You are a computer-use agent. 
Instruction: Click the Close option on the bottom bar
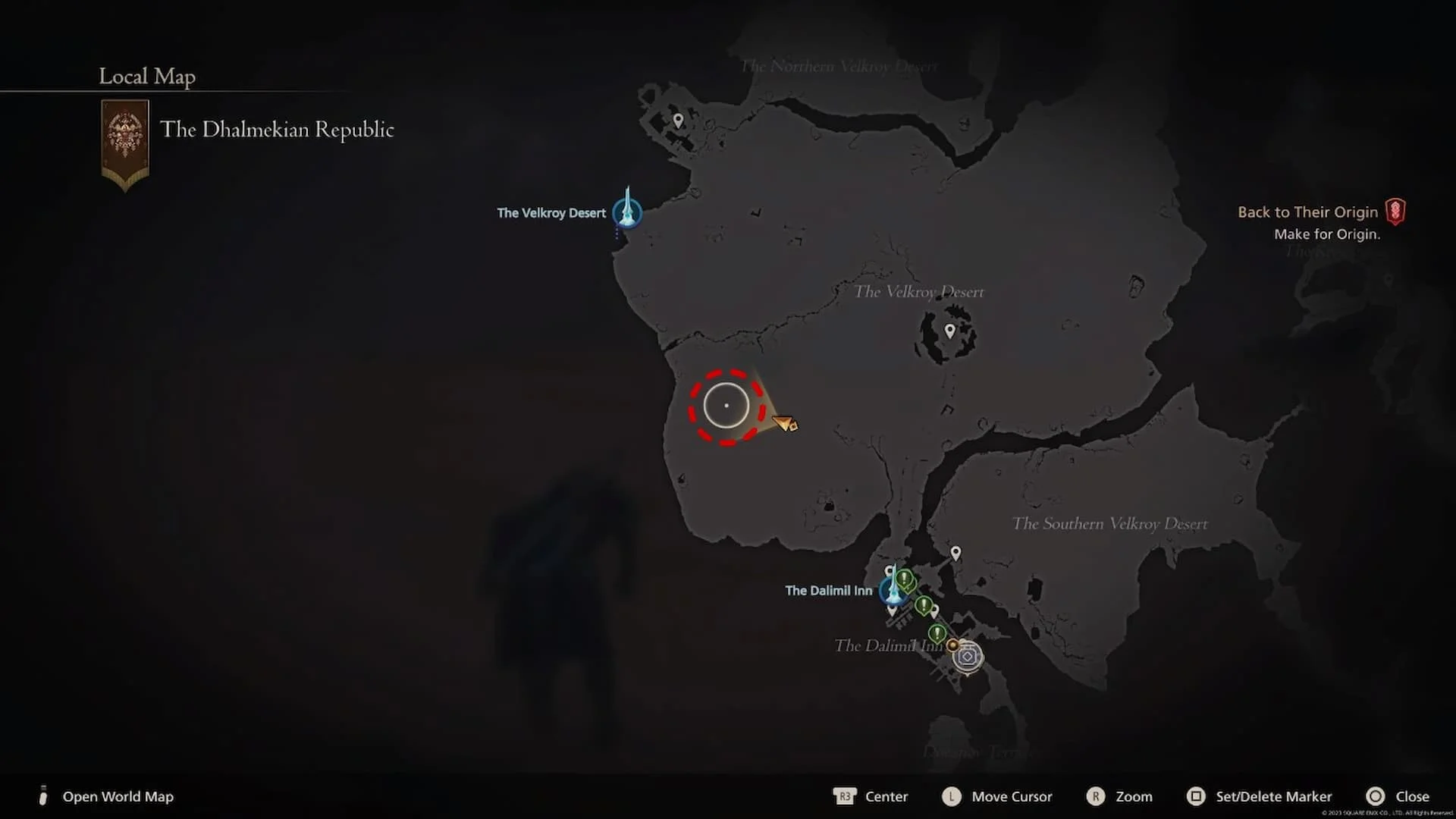point(1412,796)
